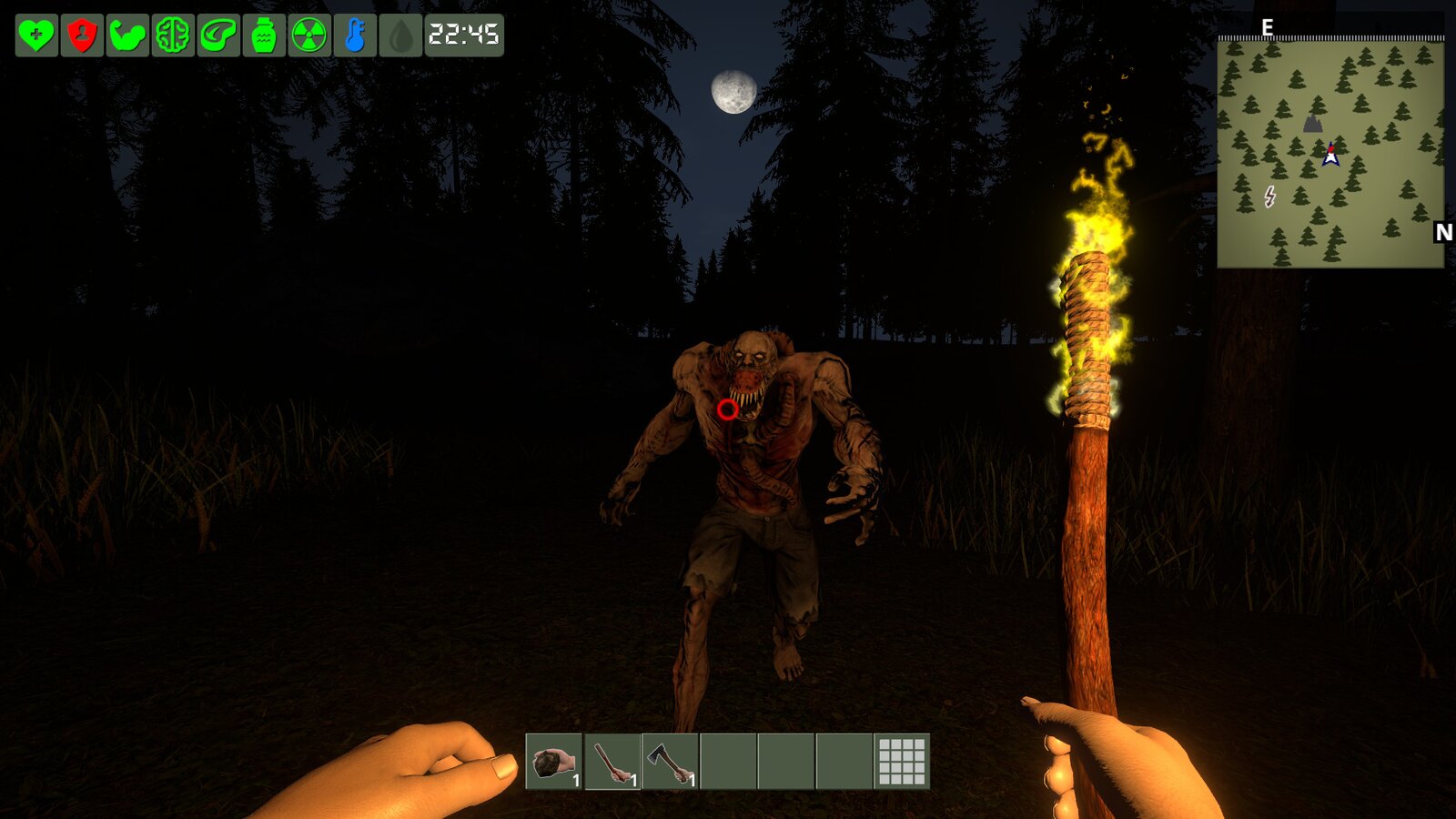1456x819 pixels.
Task: Inspect the red shield status icon
Action: click(82, 35)
